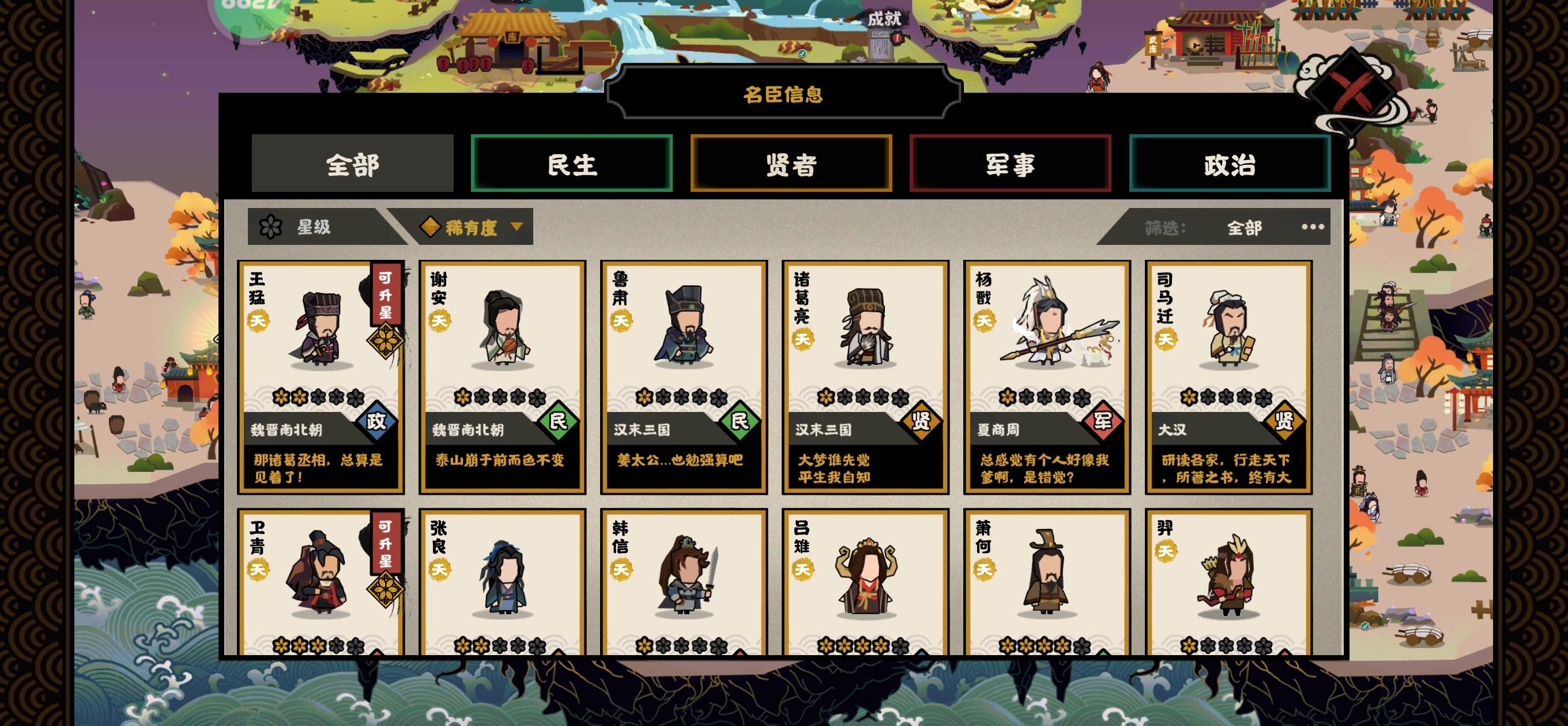
Task: Switch to the 政治 tab
Action: click(x=1230, y=162)
